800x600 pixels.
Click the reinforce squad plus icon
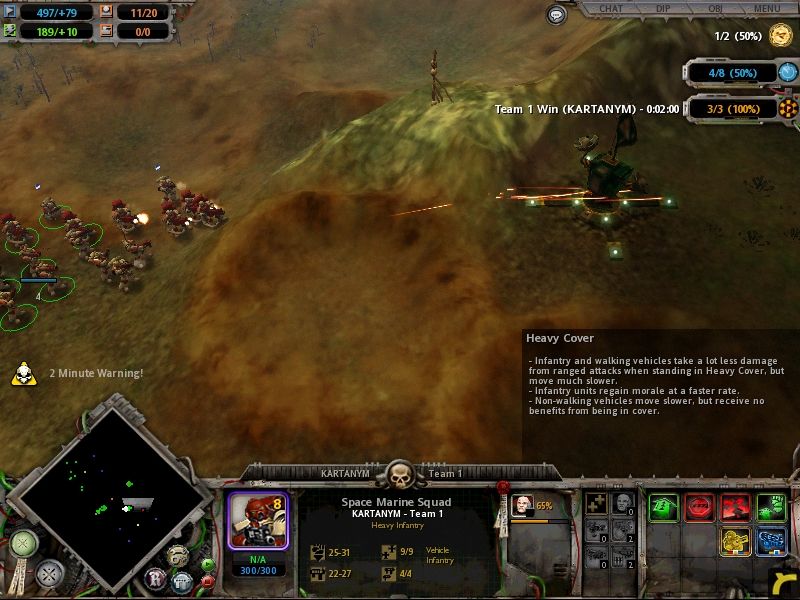point(598,505)
